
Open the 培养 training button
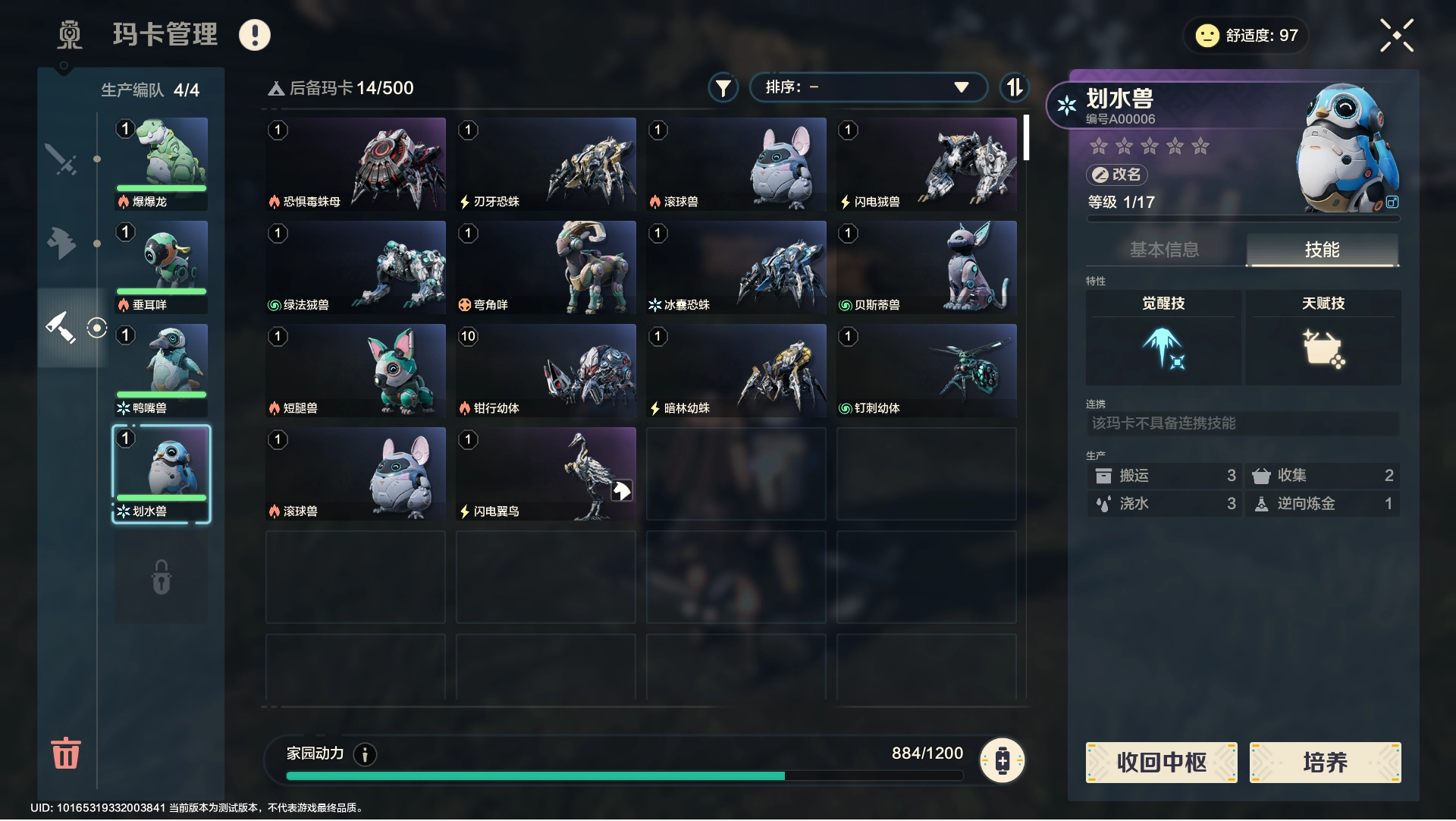click(x=1325, y=762)
